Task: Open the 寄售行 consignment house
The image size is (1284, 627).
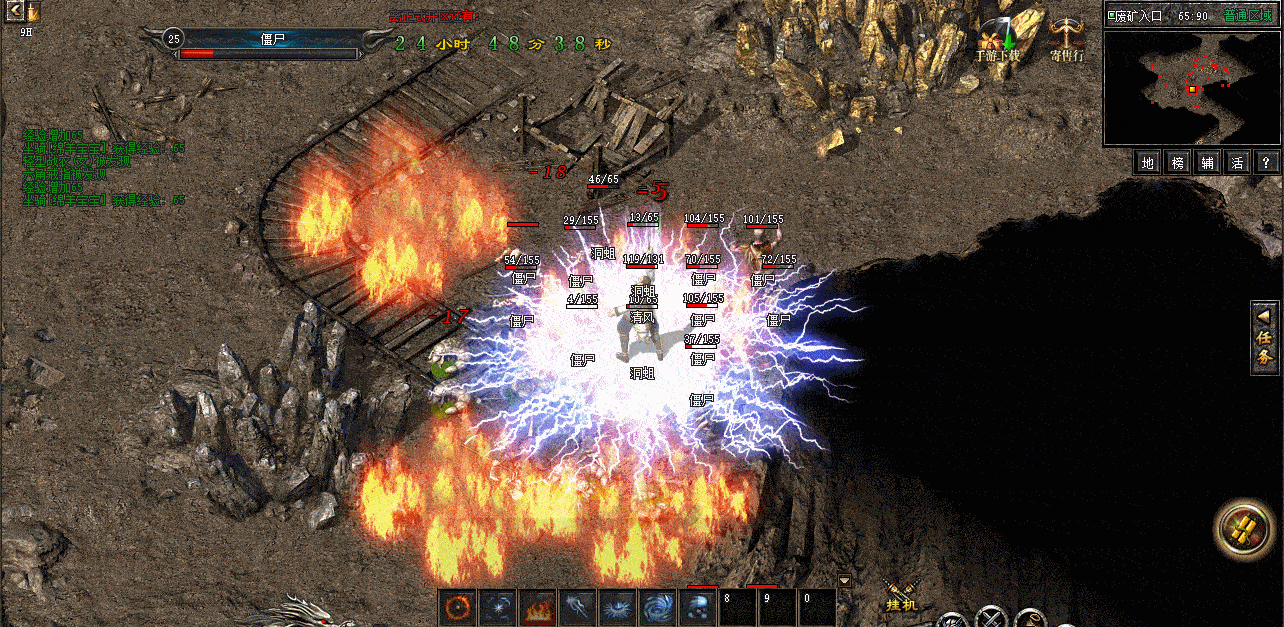Action: coord(1068,40)
